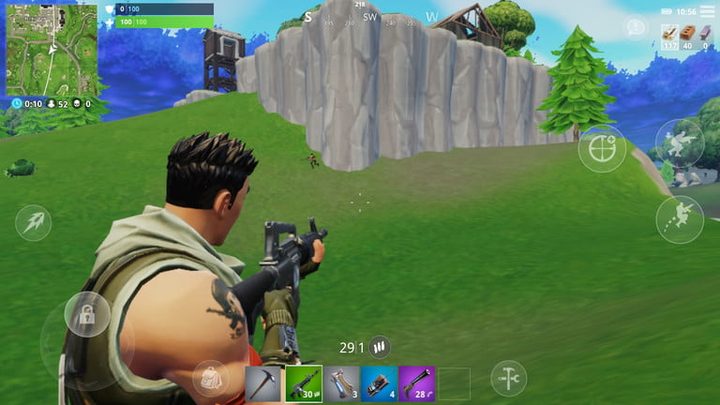The image size is (720, 405).
Task: Tap the left-side fire button
Action: click(x=33, y=222)
